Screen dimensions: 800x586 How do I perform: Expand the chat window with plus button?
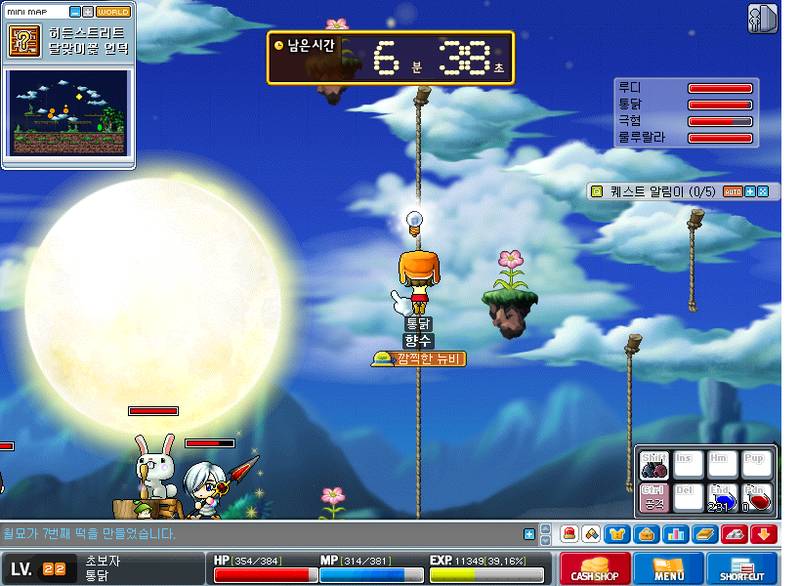[529, 534]
